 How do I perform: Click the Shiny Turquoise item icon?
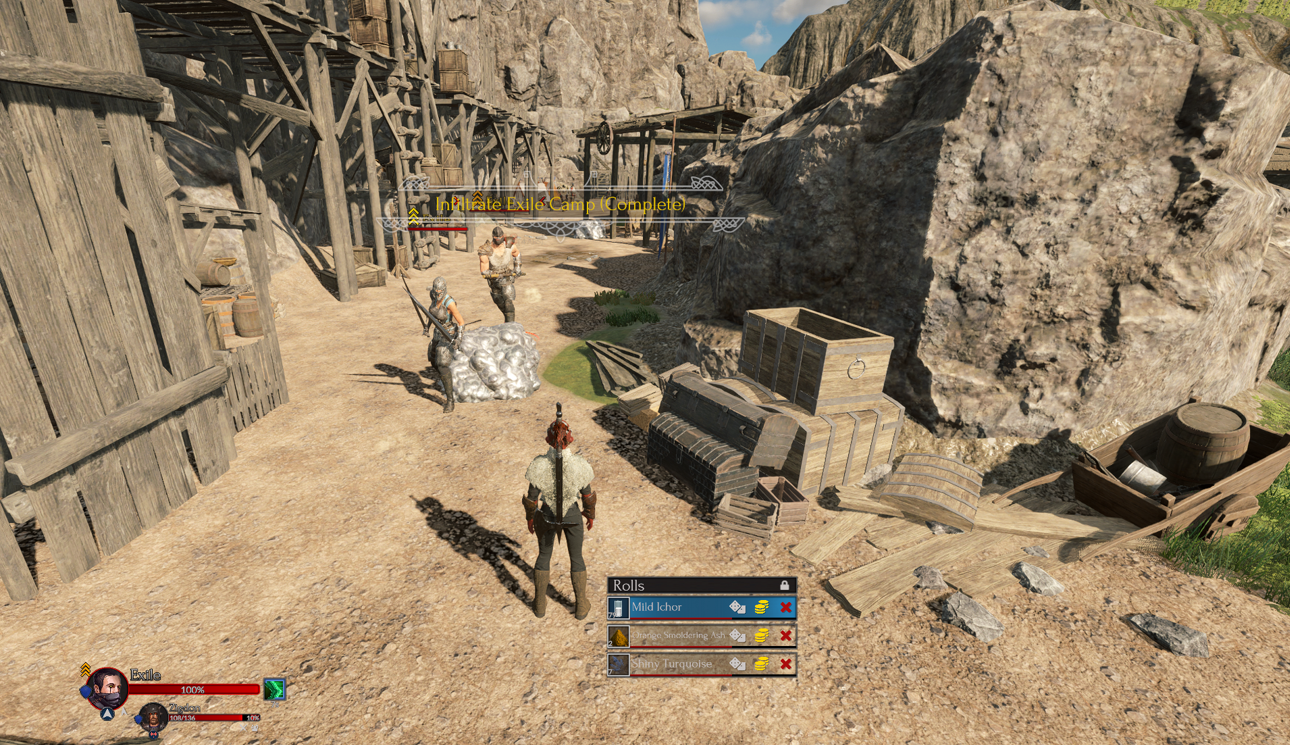point(619,664)
